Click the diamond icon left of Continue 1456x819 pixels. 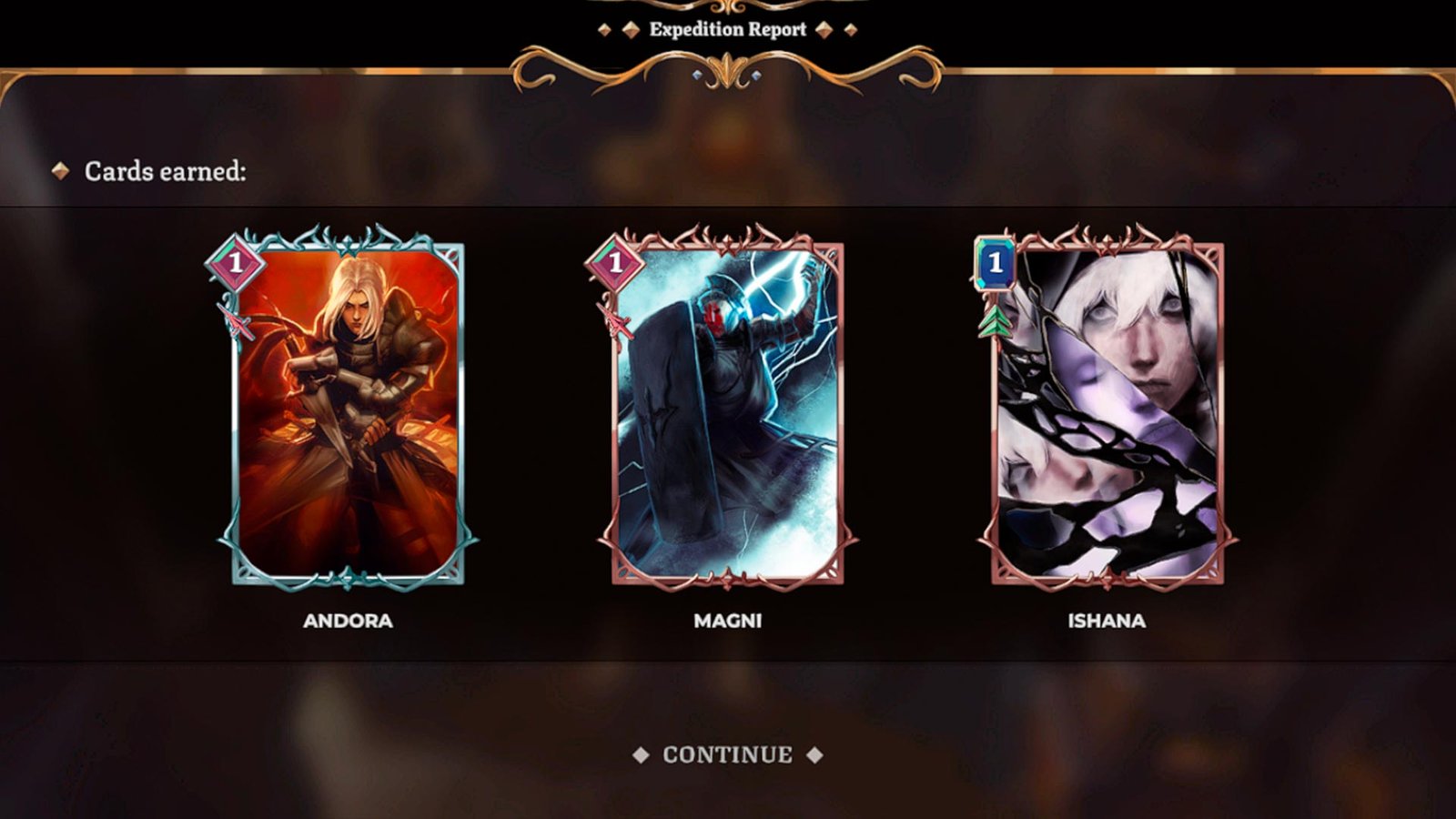tap(641, 753)
